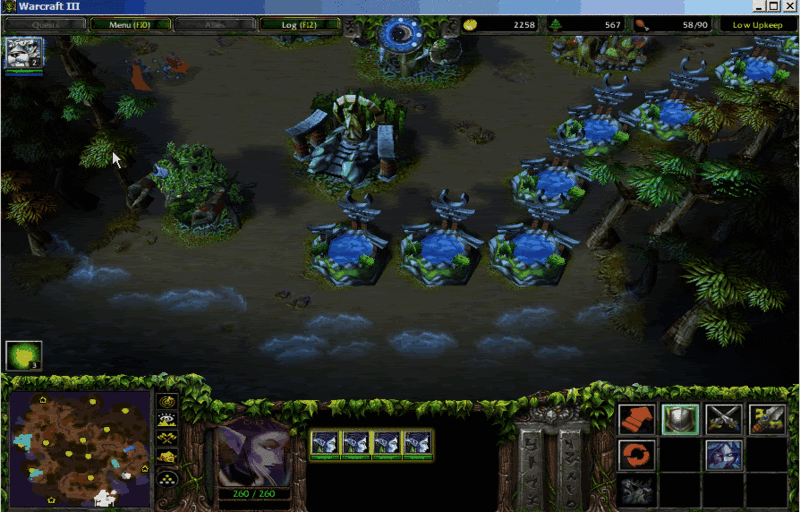Click the dimmed owl Sentinel ability
The height and width of the screenshot is (512, 800).
tap(636, 491)
